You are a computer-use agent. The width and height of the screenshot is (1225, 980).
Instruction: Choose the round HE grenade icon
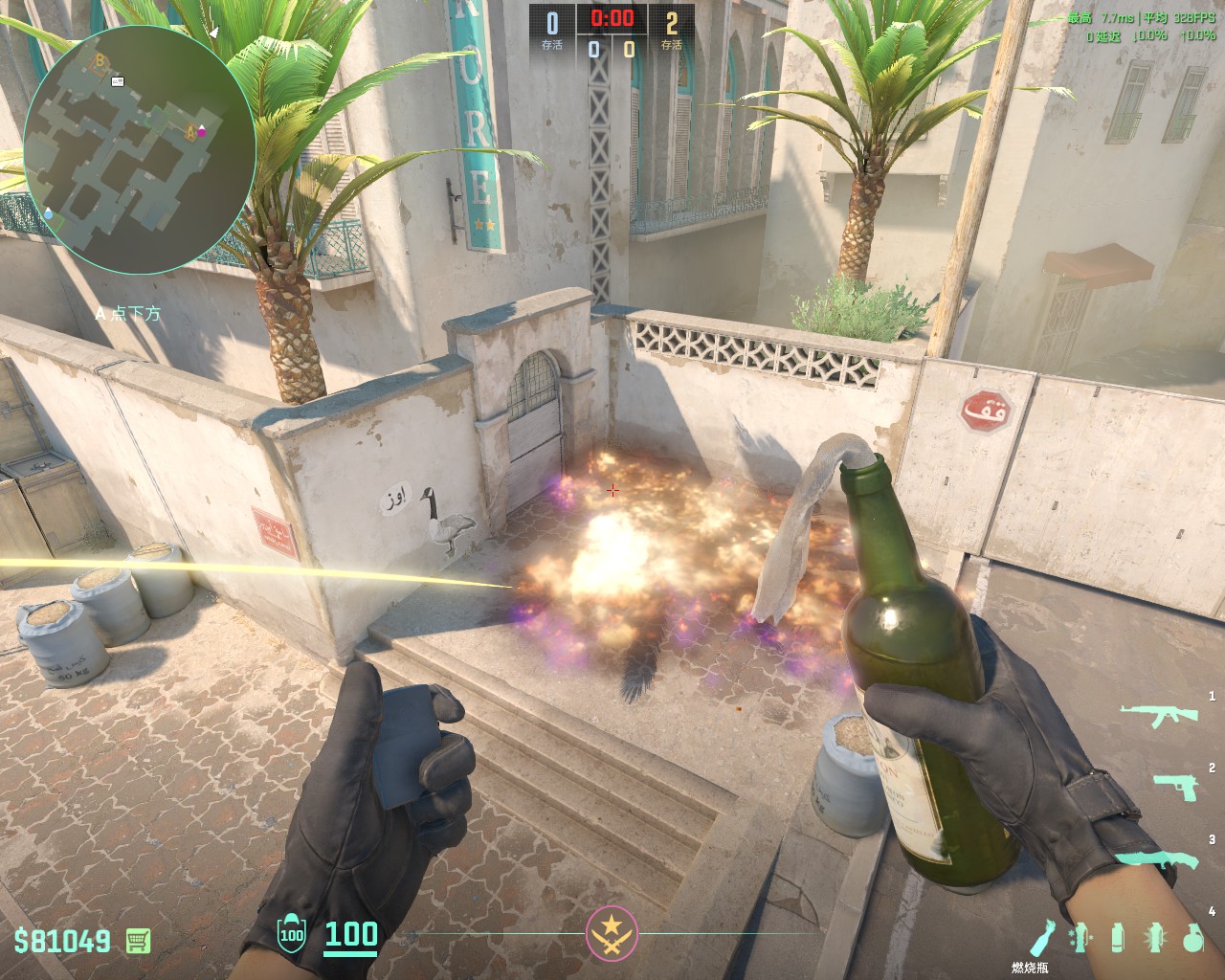(x=1192, y=937)
